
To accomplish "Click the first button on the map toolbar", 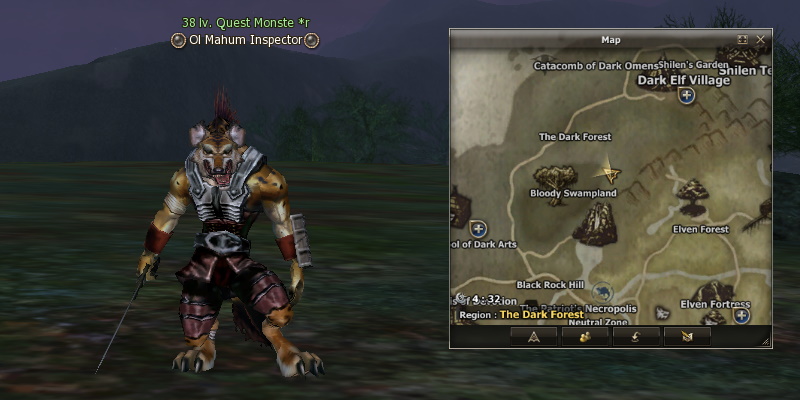I will tap(533, 336).
